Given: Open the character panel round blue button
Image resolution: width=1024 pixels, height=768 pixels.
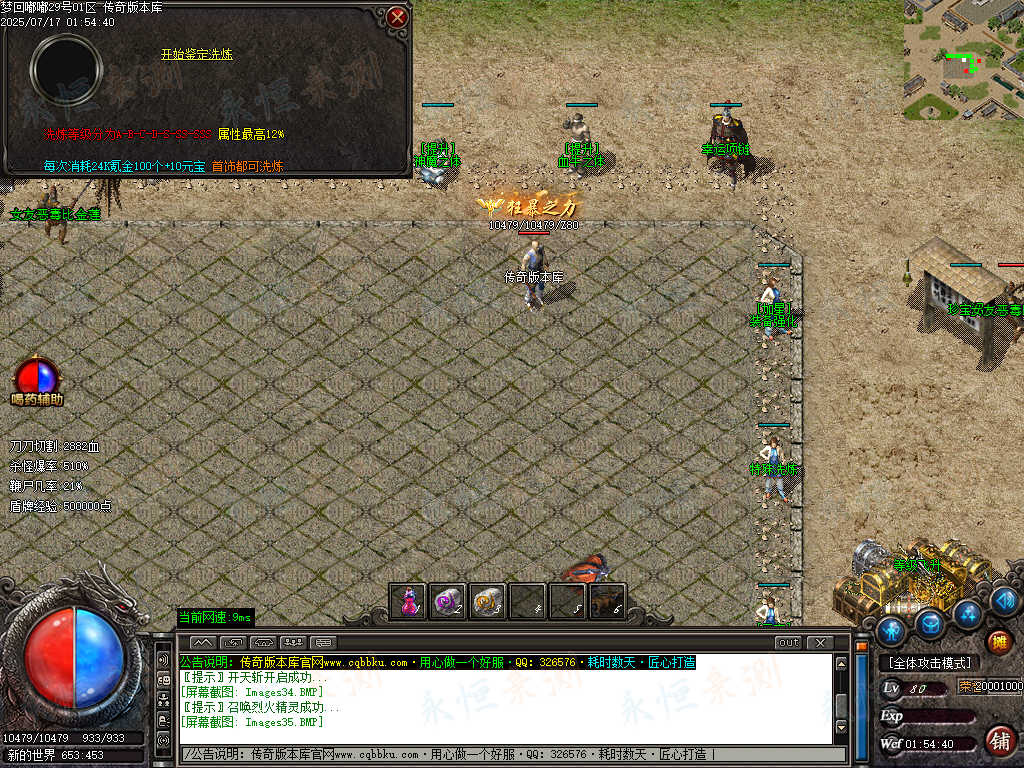Looking at the screenshot, I should pos(892,631).
